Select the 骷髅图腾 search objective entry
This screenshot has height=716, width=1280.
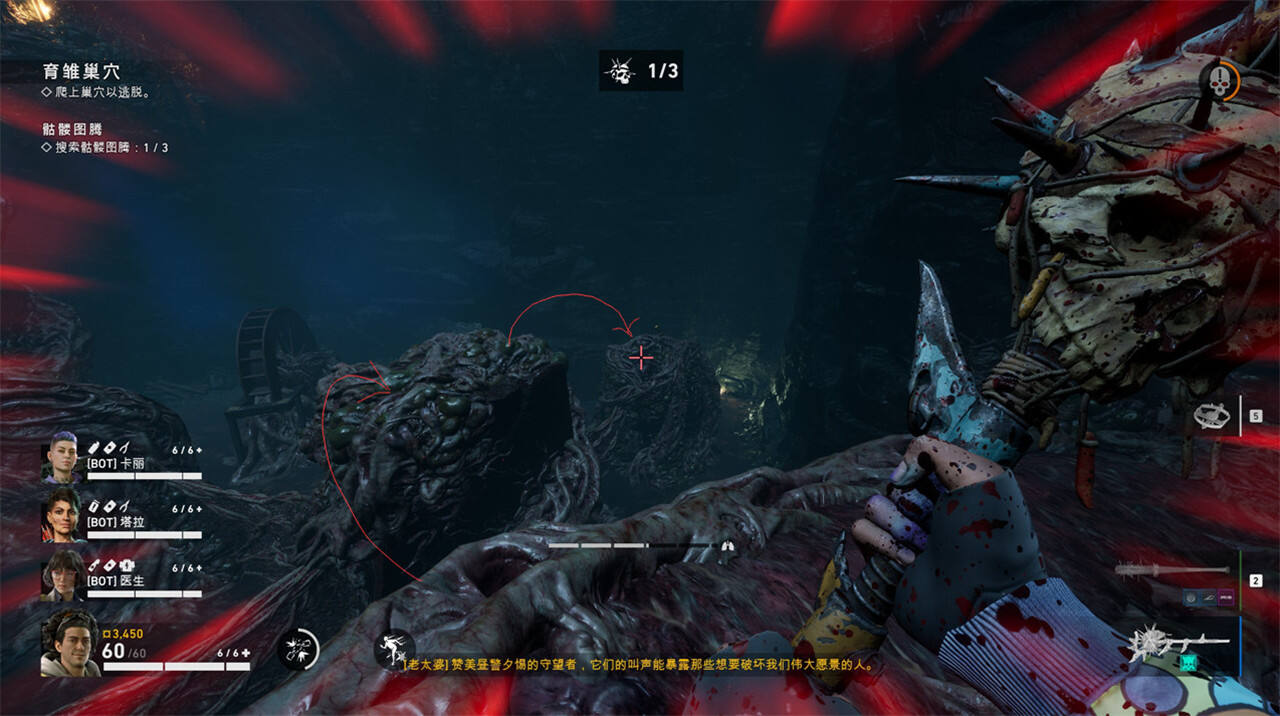tap(105, 147)
